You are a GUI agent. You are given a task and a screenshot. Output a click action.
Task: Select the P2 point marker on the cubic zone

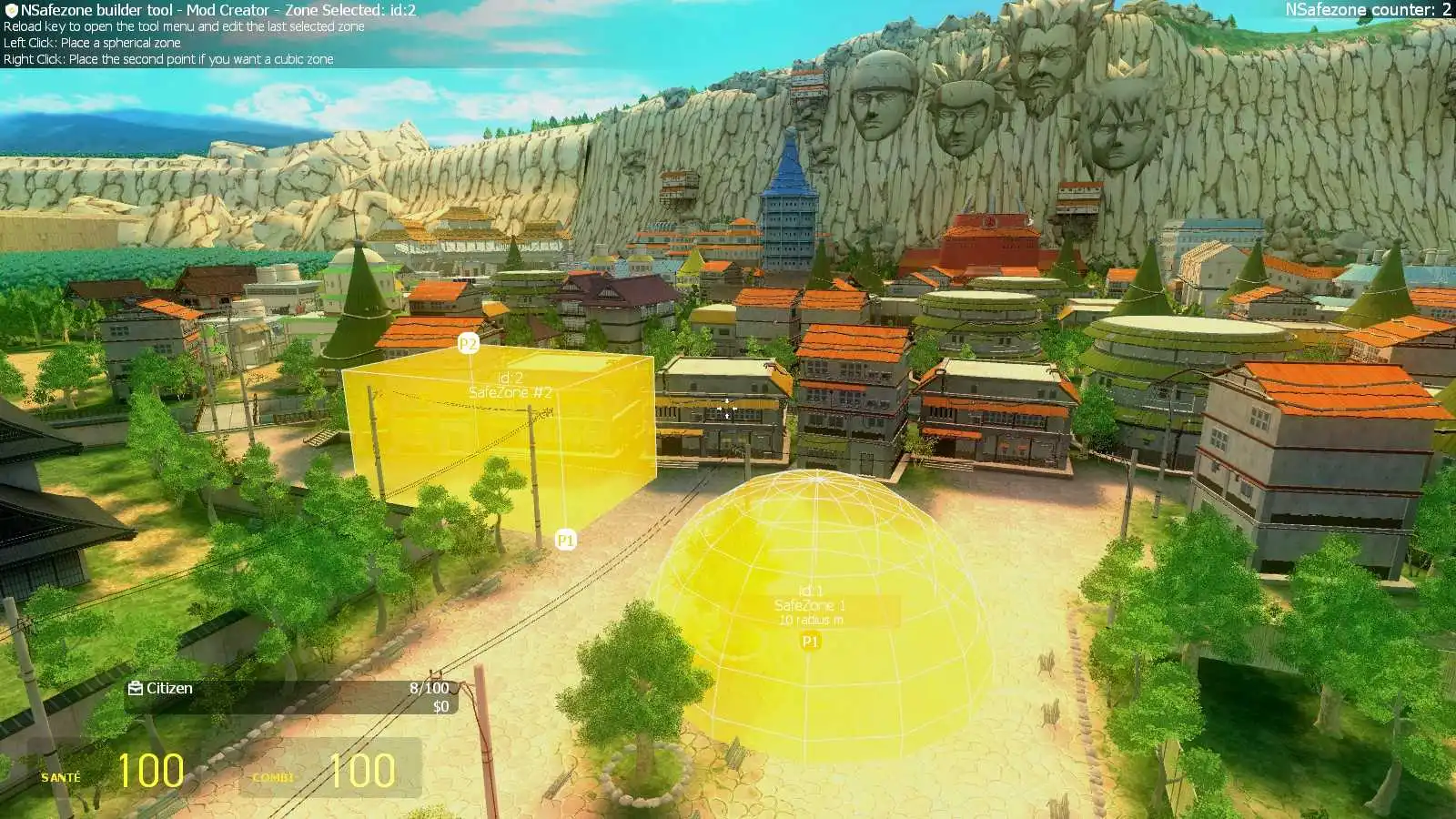pyautogui.click(x=470, y=344)
